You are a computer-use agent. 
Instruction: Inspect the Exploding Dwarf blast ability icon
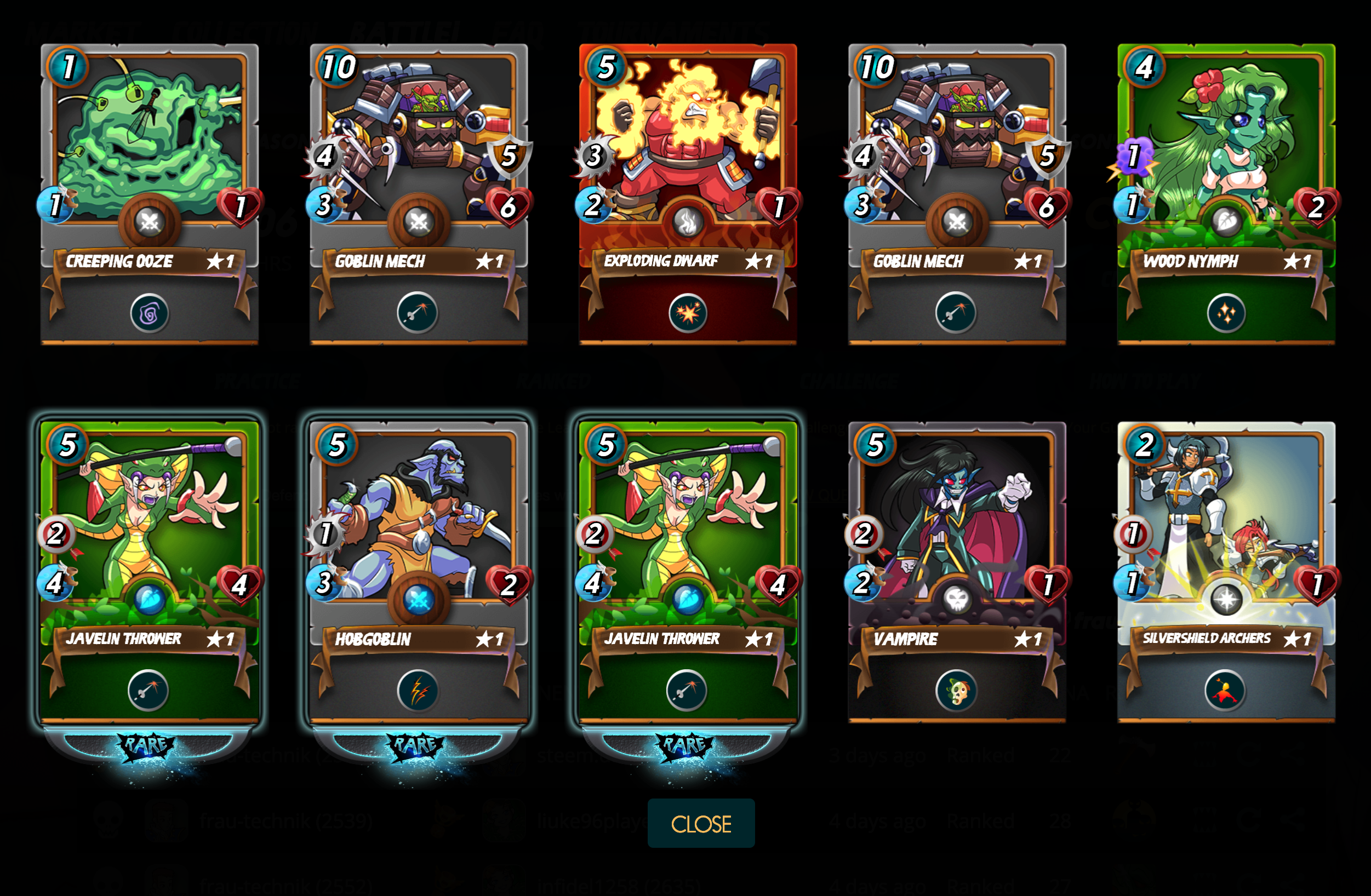tap(688, 314)
